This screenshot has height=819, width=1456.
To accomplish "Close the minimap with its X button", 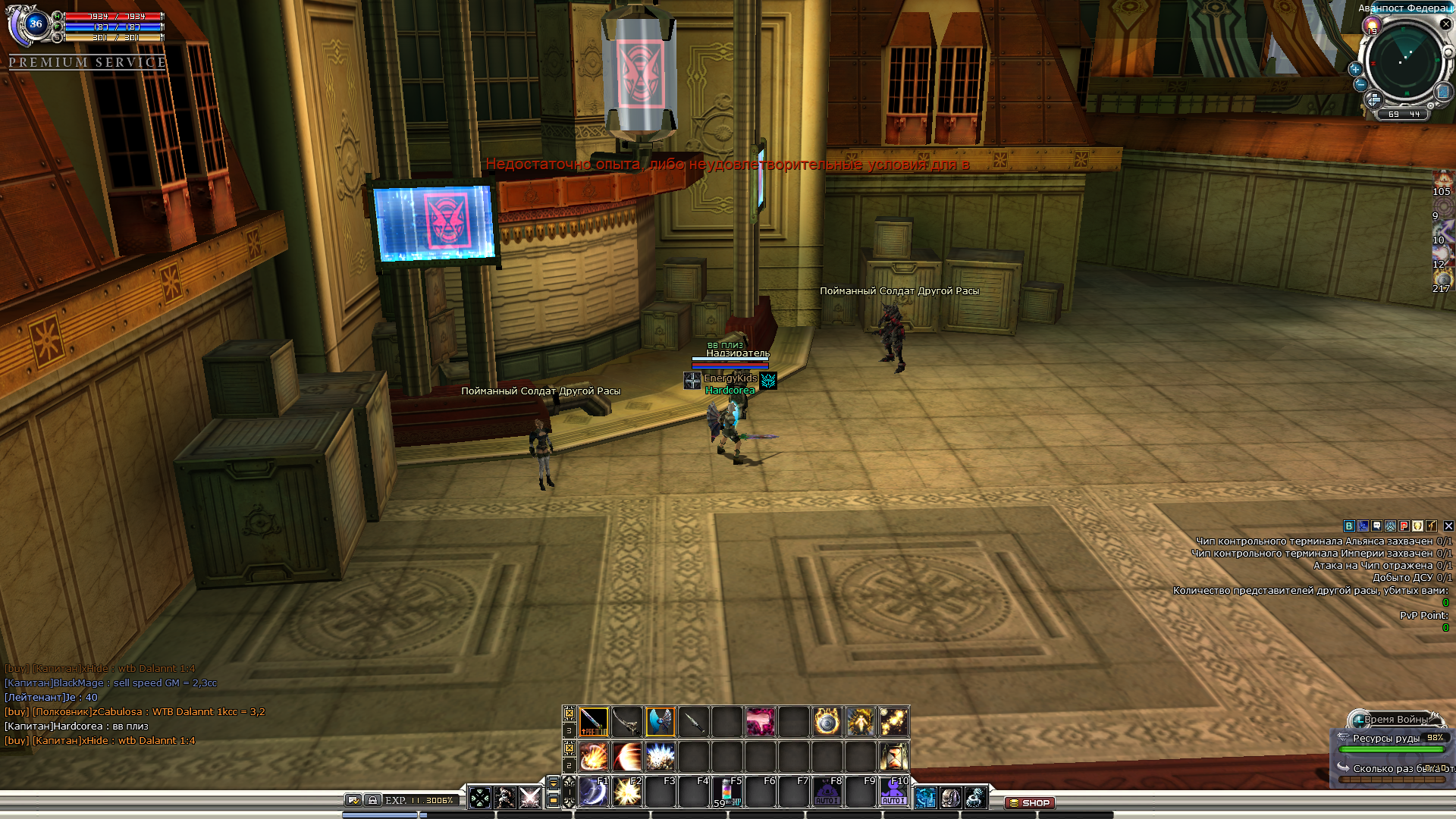I will click(x=1445, y=24).
